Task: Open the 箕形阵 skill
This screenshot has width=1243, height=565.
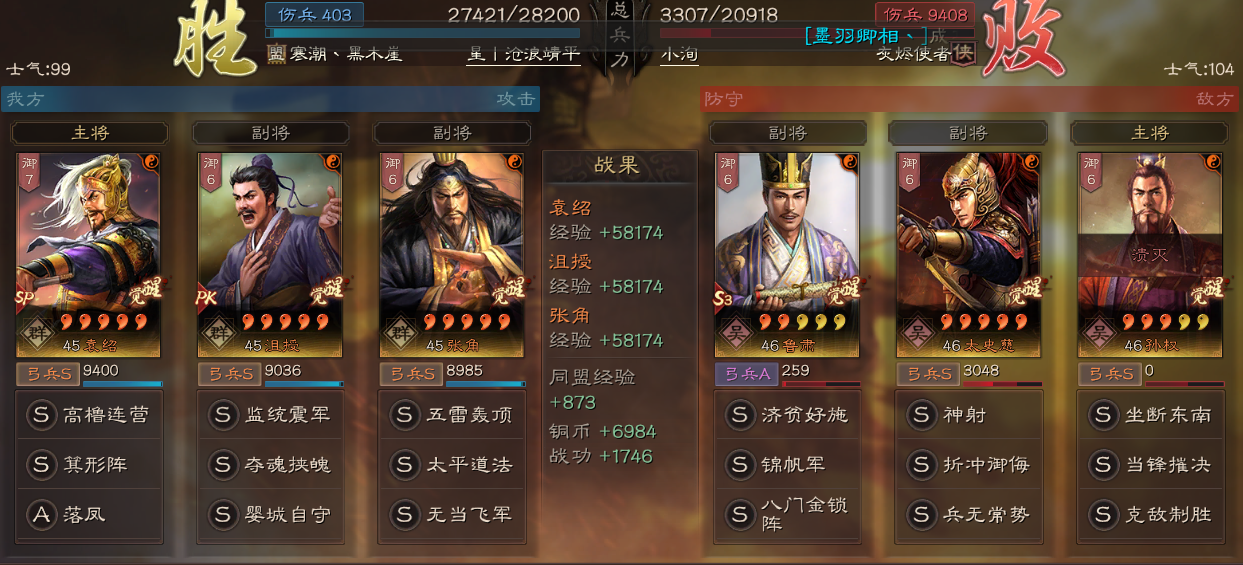Action: (x=90, y=464)
